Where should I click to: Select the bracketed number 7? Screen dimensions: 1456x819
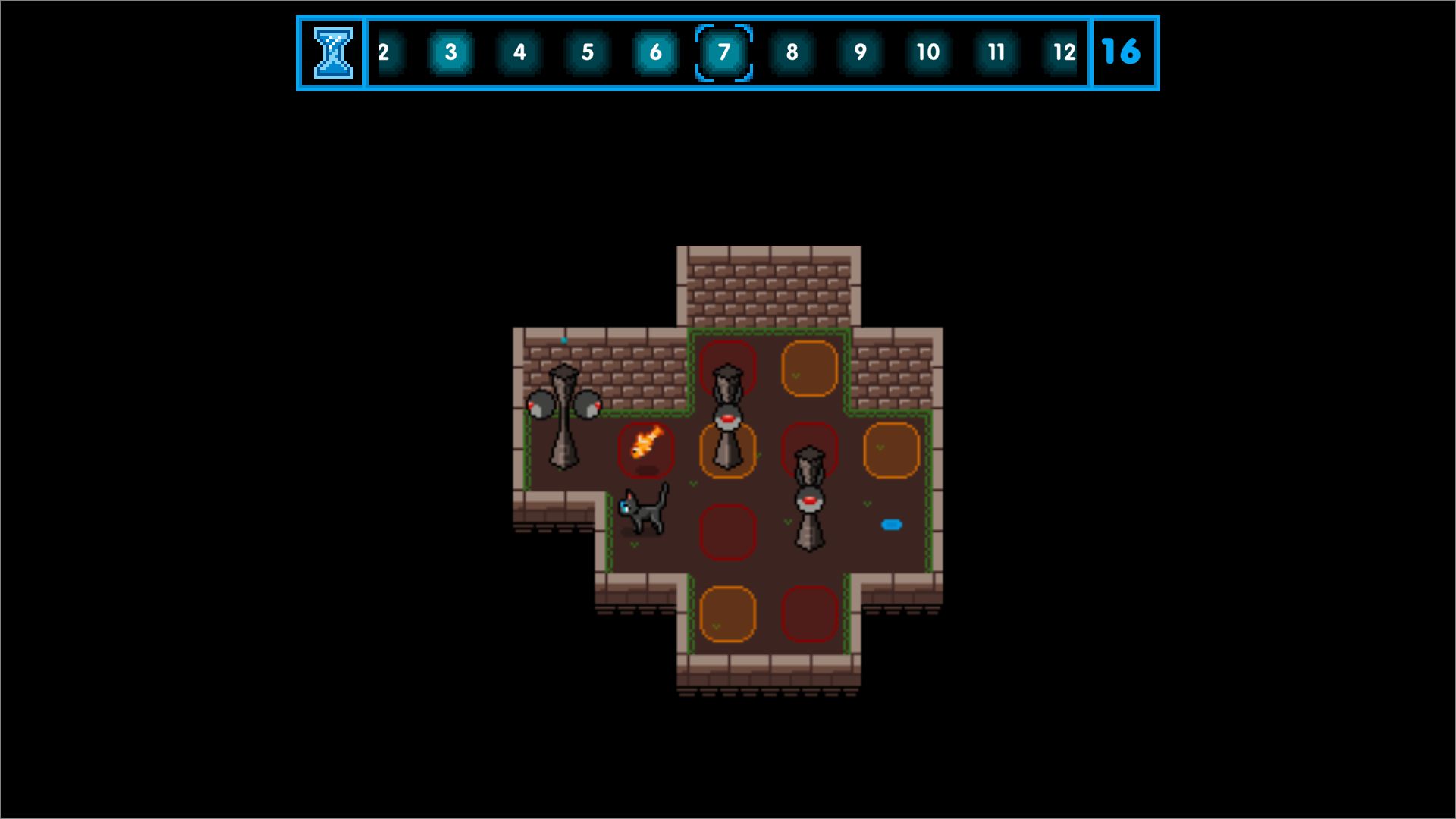click(724, 52)
